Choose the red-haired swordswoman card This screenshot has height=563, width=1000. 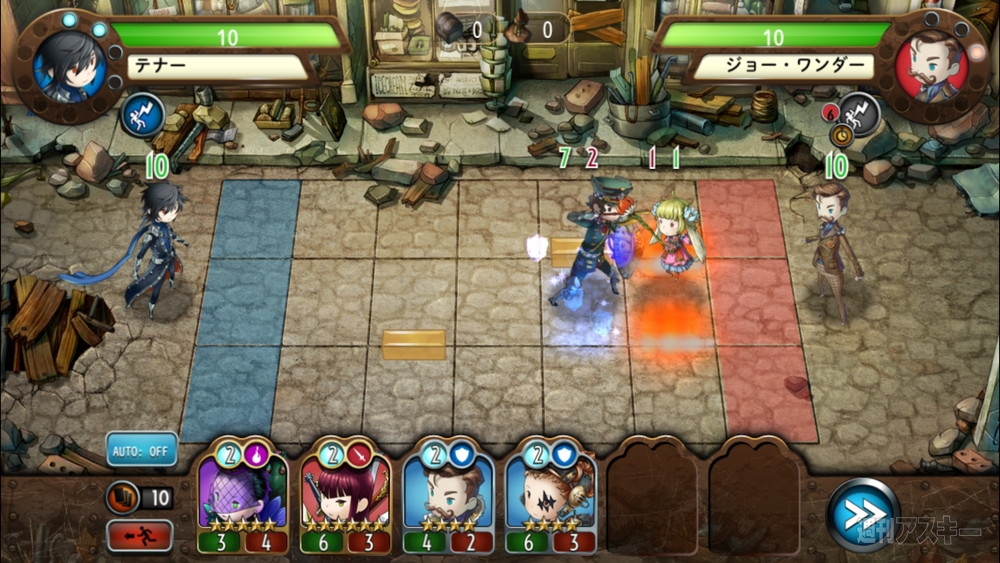tap(345, 496)
